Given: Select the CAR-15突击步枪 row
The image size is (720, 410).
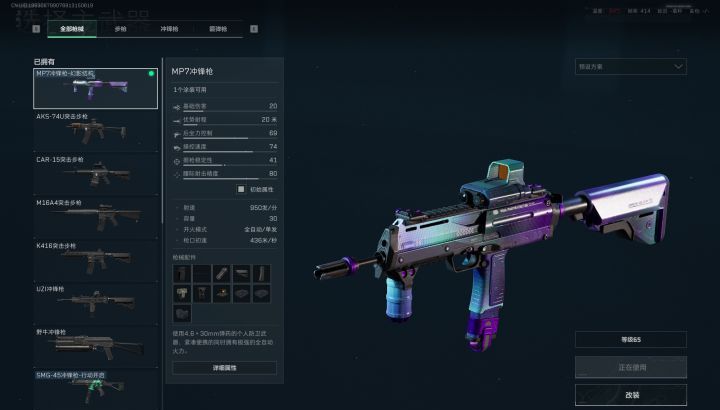Looking at the screenshot, I should coord(95,173).
